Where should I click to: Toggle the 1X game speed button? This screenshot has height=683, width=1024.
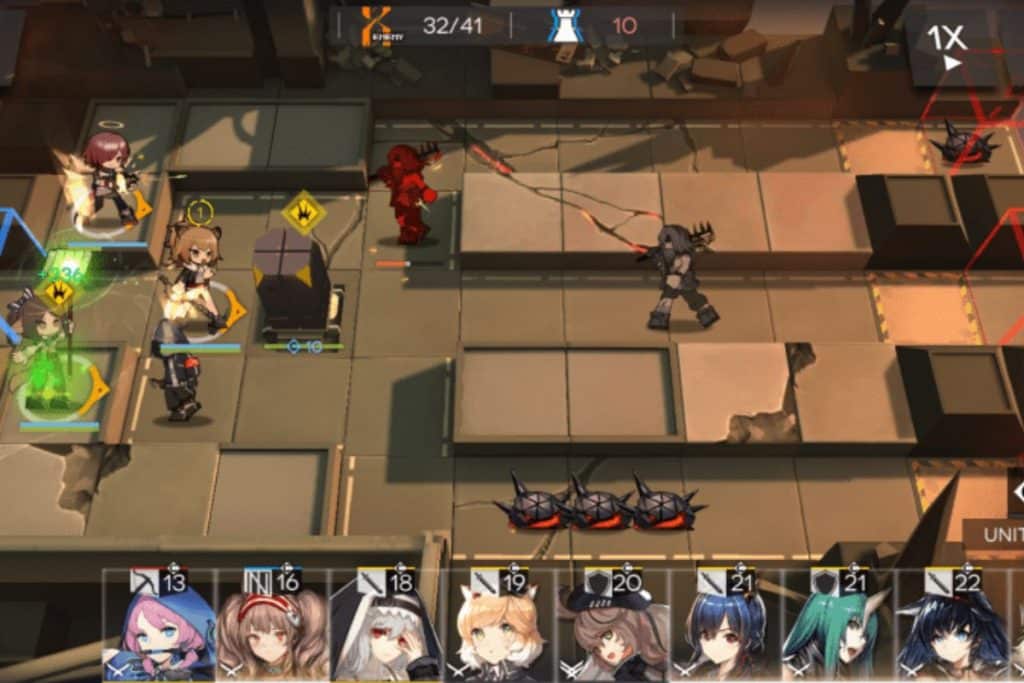tap(946, 44)
